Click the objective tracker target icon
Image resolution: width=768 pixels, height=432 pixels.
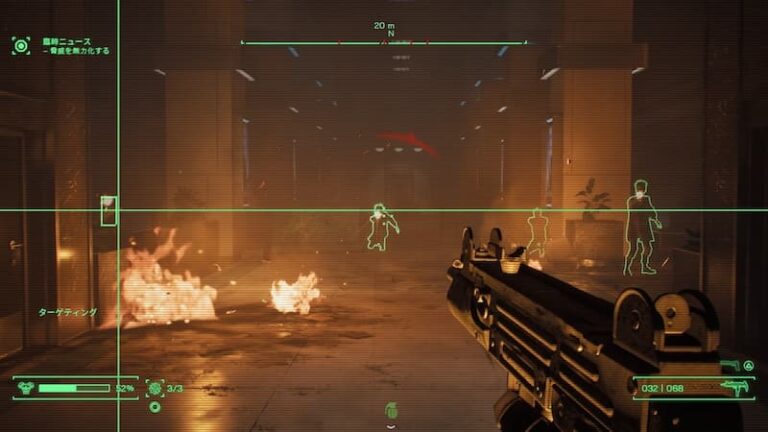coord(20,45)
